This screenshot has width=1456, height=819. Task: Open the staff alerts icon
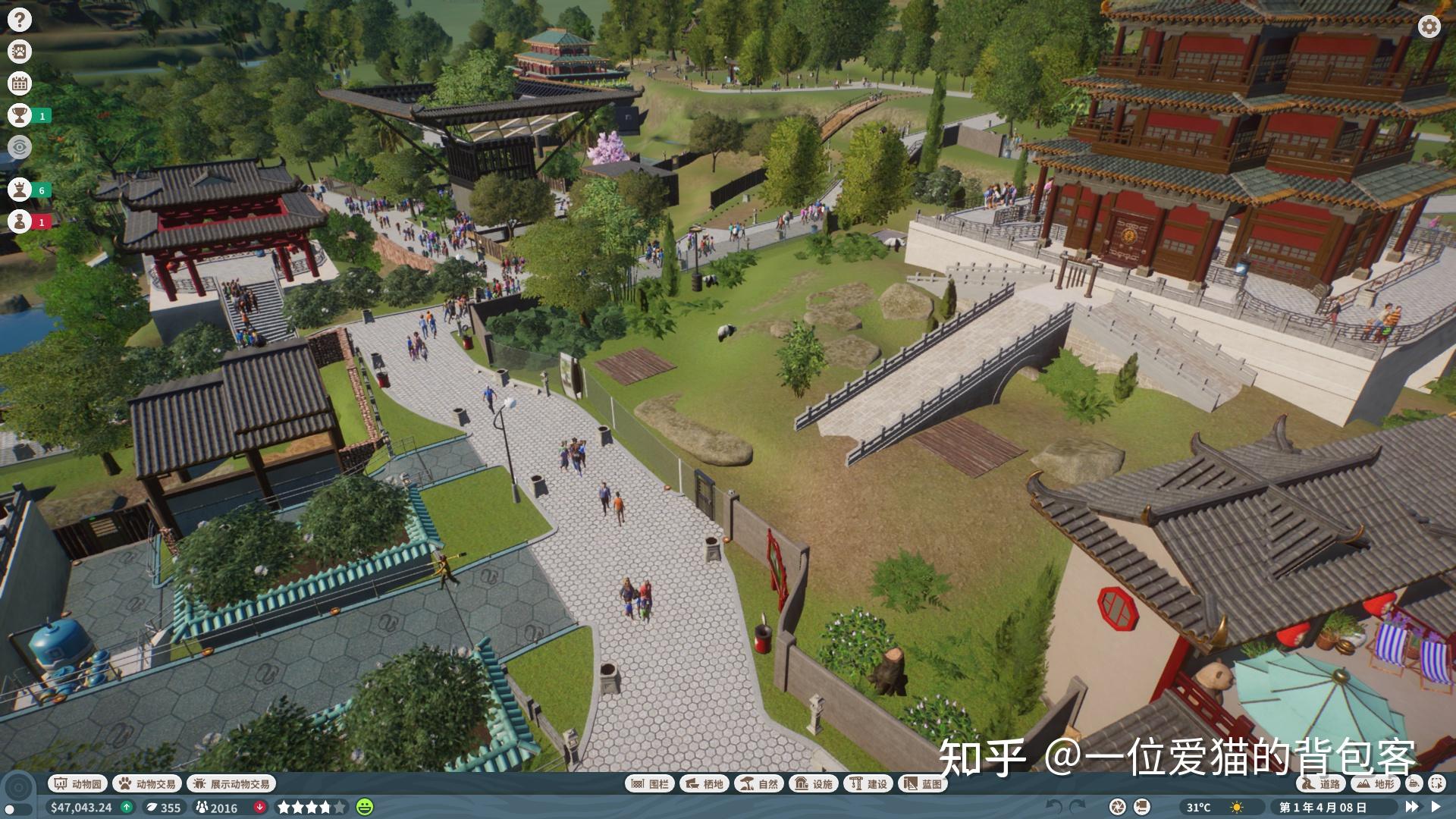pyautogui.click(x=20, y=221)
